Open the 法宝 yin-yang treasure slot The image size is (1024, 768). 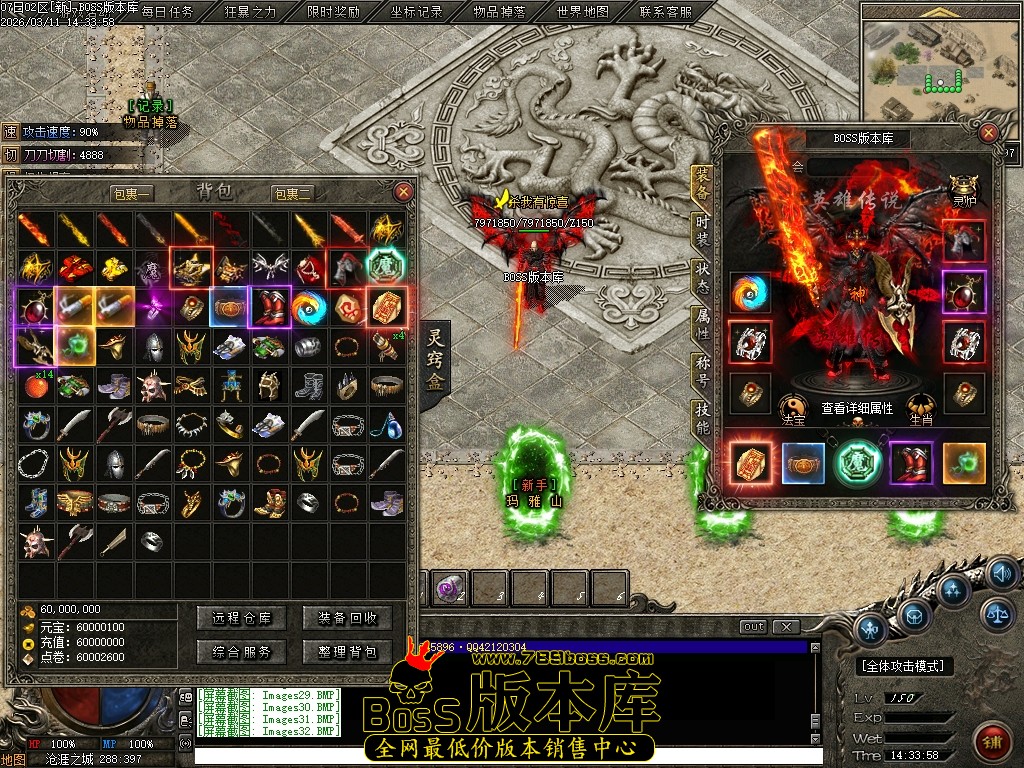[793, 407]
